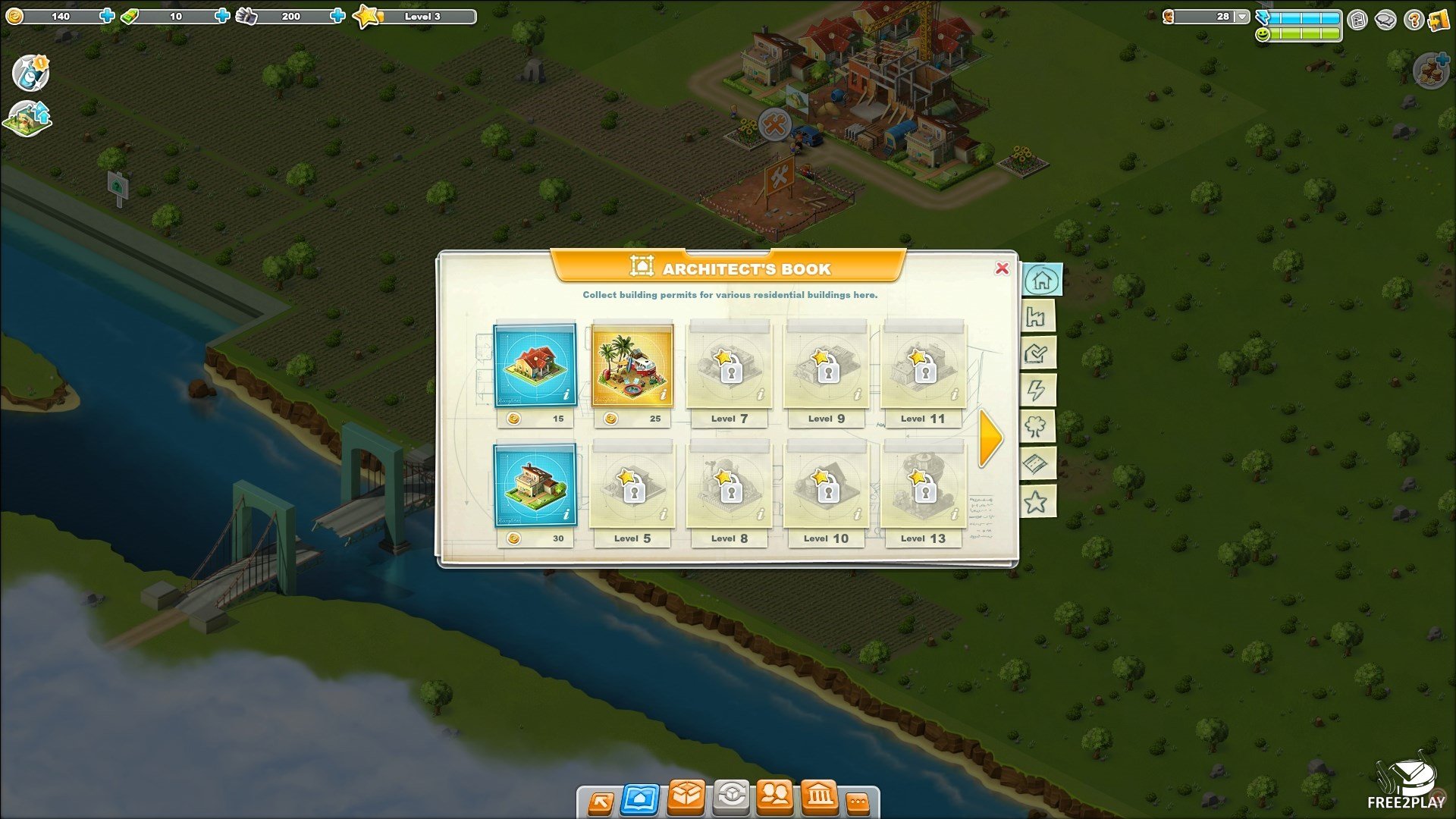Screen dimensions: 1456x819
Task: Add more coins with the plus button
Action: (x=107, y=16)
